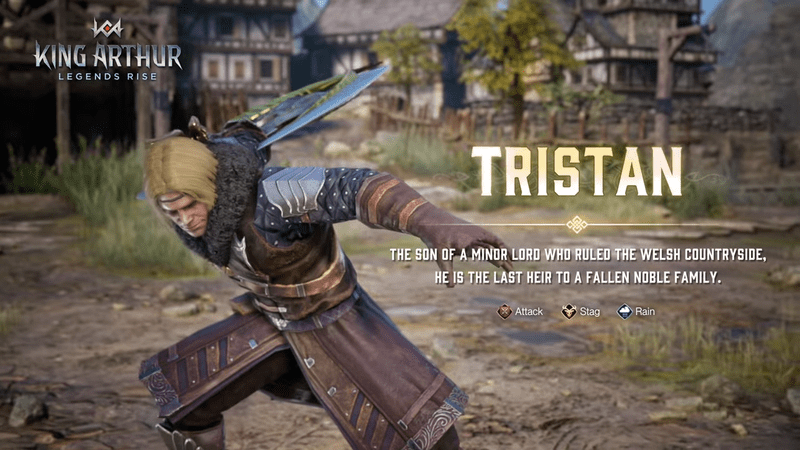Select the Stag faction tag
Screen dimensions: 800x450
click(x=581, y=312)
